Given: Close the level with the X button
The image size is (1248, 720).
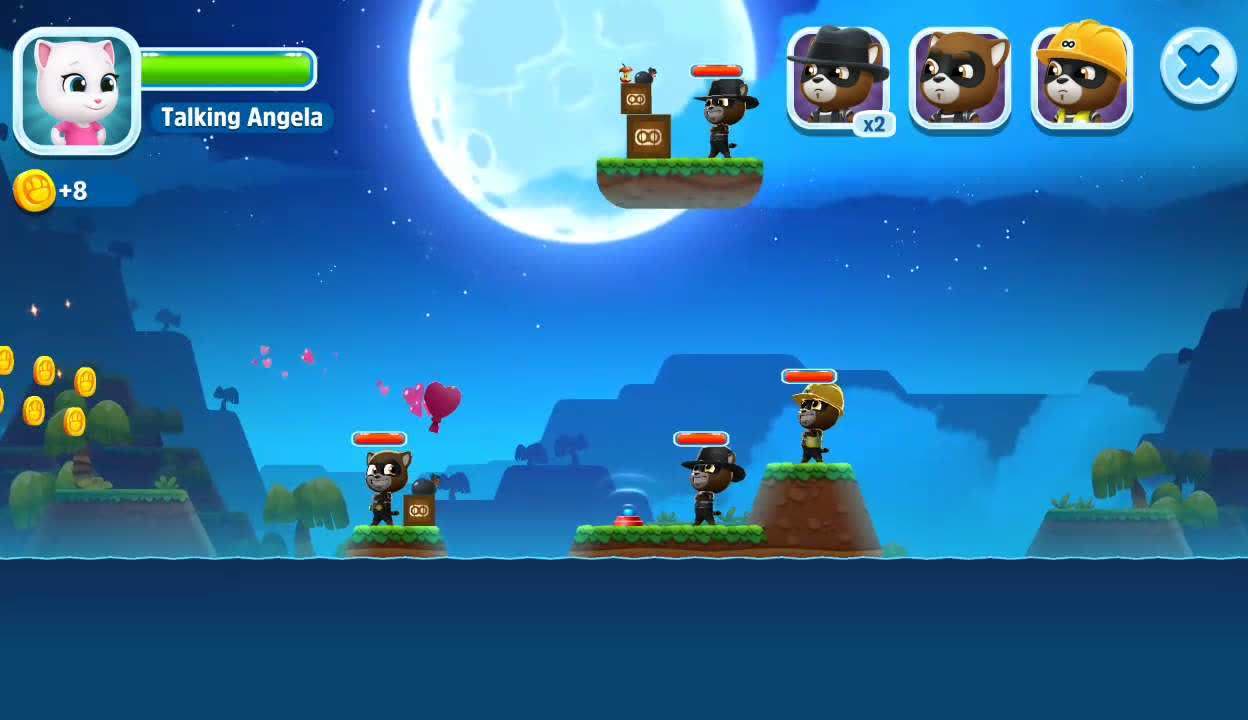Looking at the screenshot, I should tap(1198, 67).
